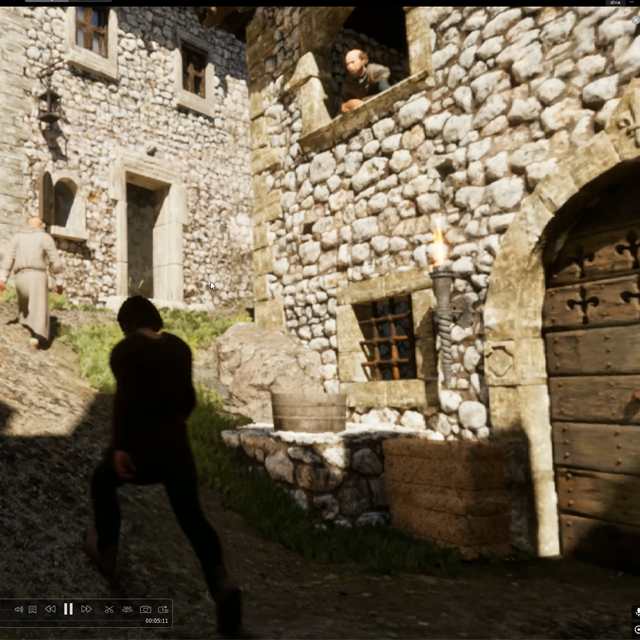Image resolution: width=640 pixels, height=640 pixels.
Task: Click the scissors clip icon
Action: tap(109, 609)
